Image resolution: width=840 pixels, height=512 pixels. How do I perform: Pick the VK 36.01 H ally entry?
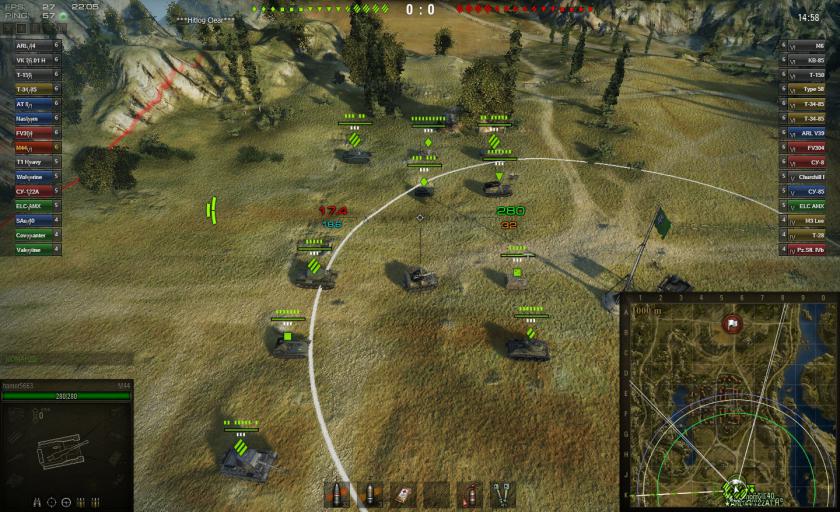(x=30, y=60)
